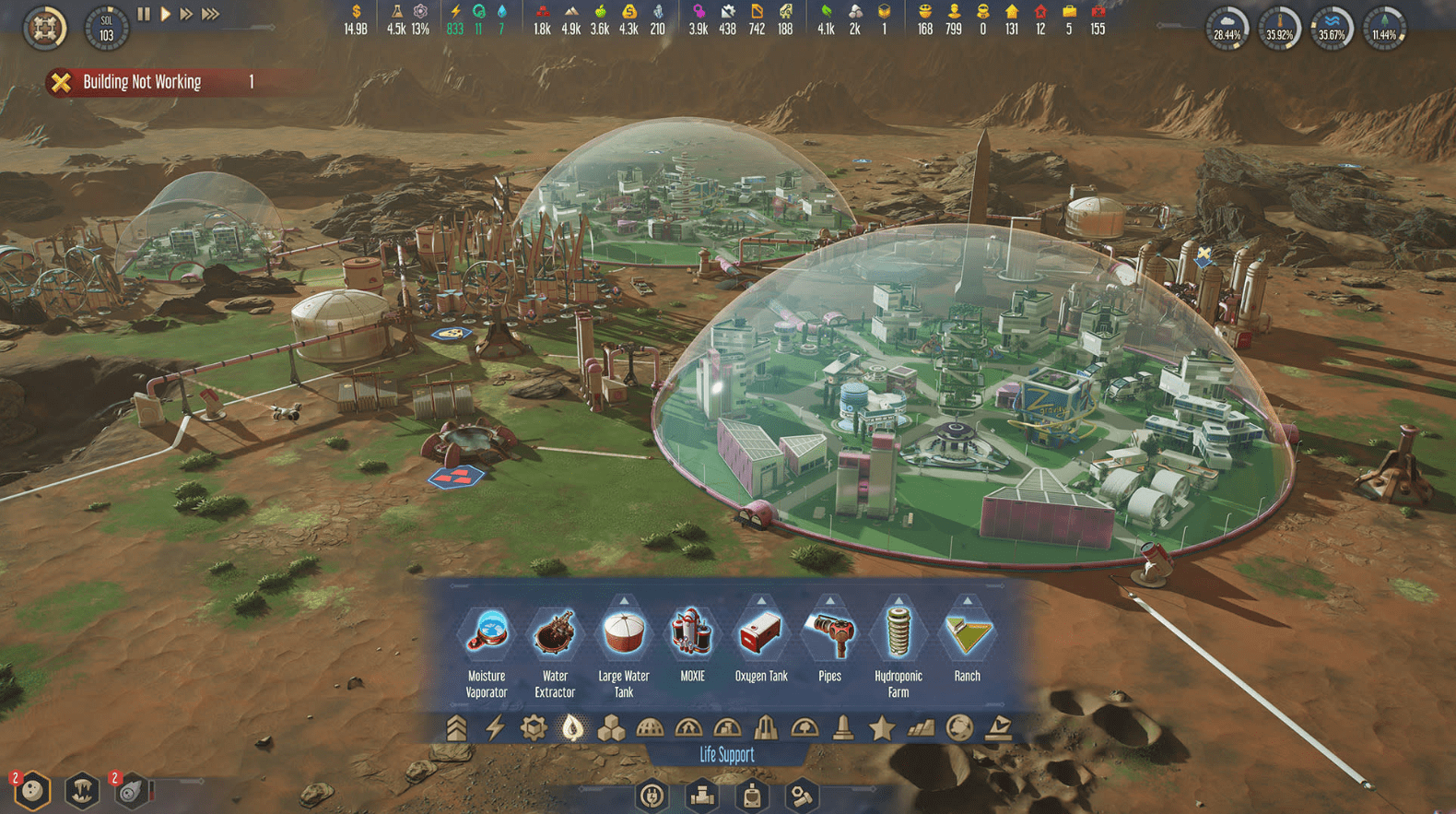This screenshot has height=814, width=1456.
Task: Activate the fastest game speed
Action: click(210, 13)
